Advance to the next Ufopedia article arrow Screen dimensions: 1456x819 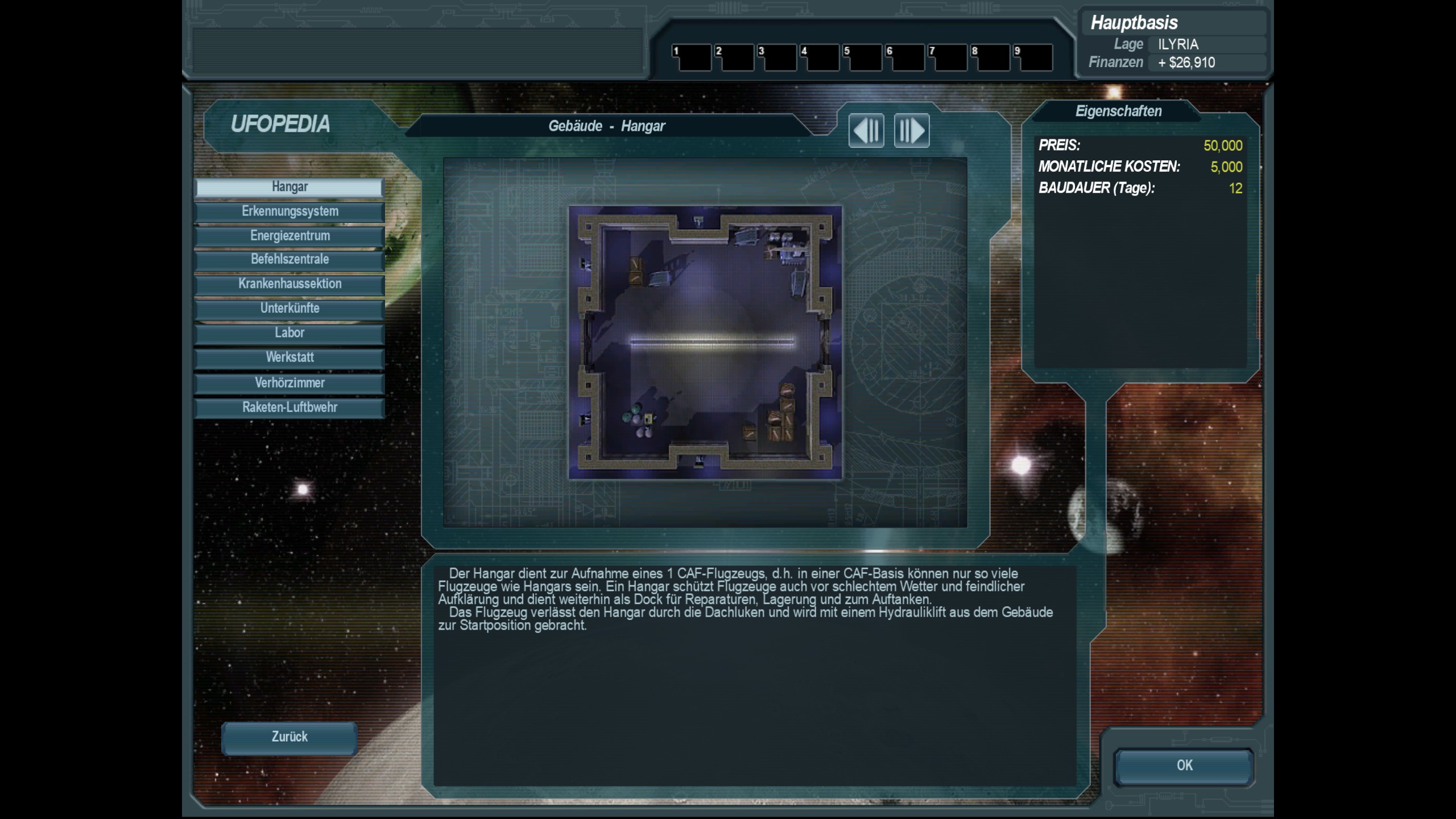coord(912,131)
